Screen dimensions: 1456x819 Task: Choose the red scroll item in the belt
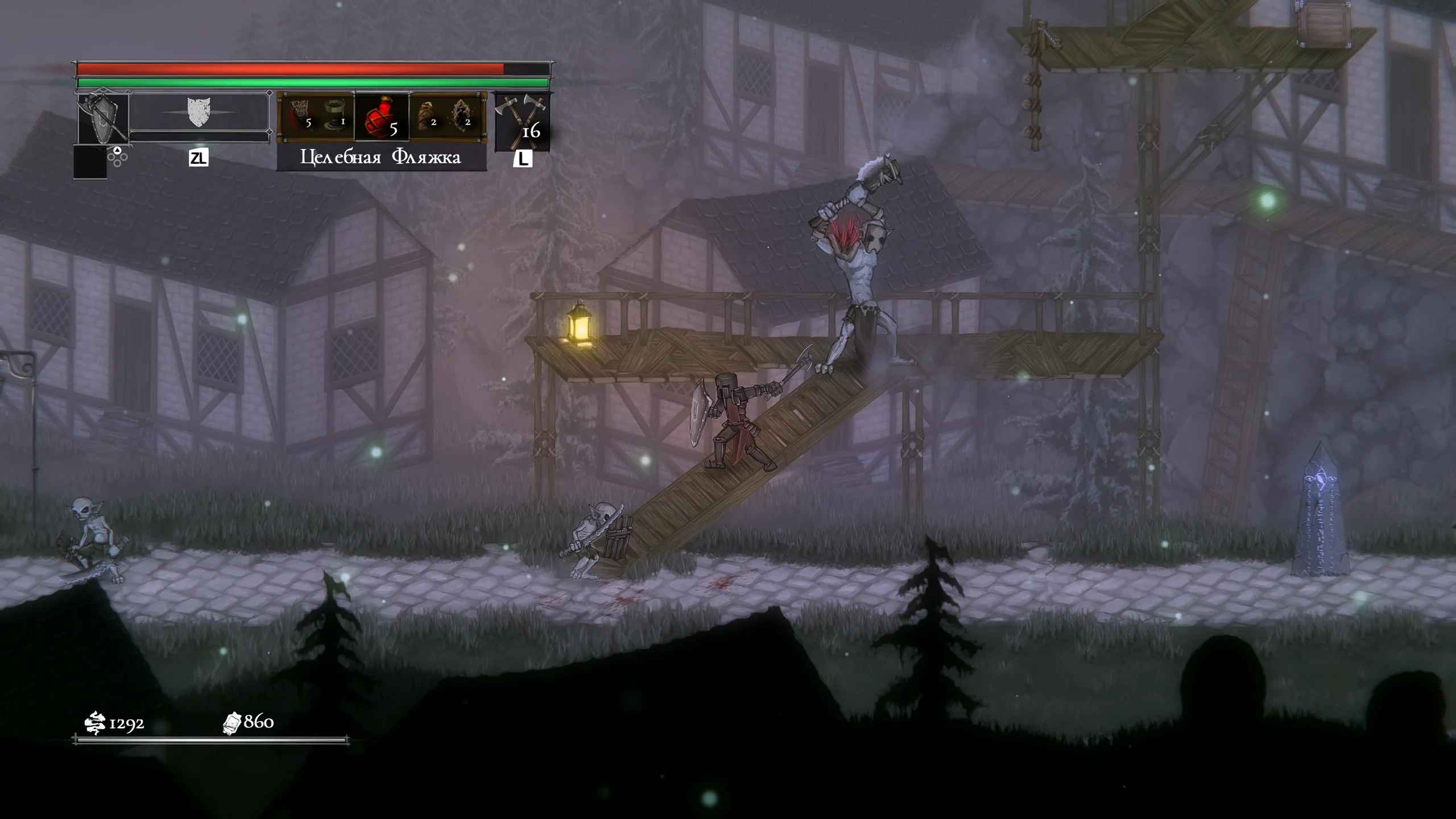click(x=300, y=114)
